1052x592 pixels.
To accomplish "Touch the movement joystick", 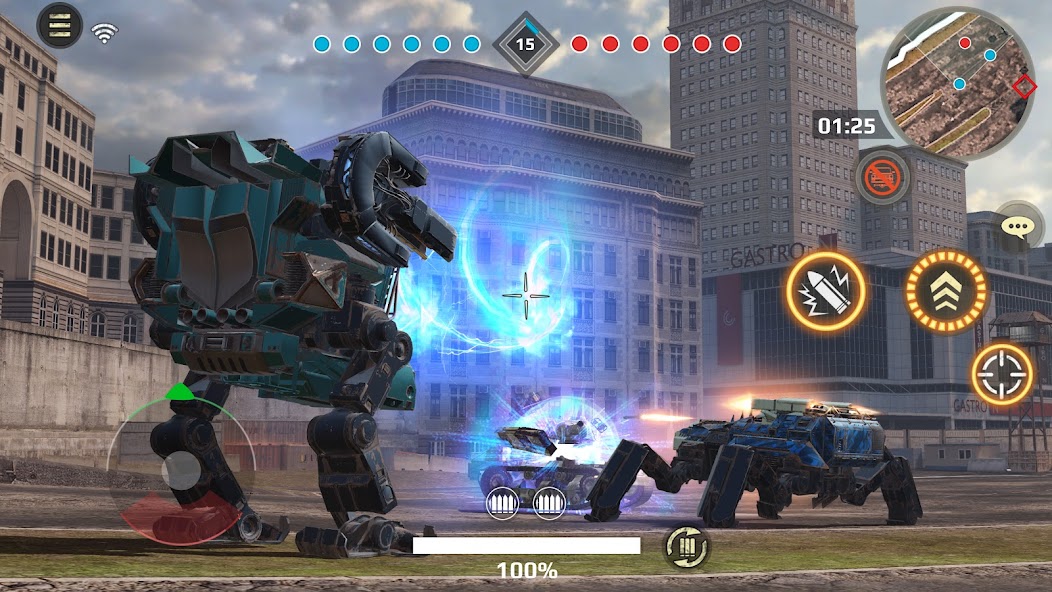I will point(181,470).
